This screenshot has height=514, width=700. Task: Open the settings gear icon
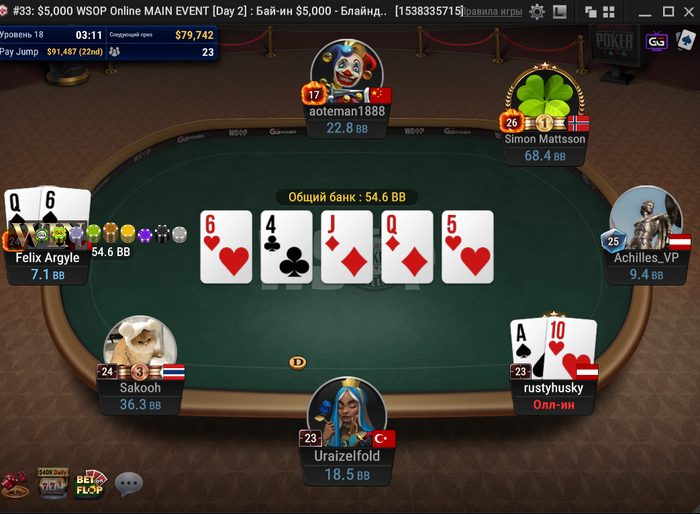coord(537,11)
